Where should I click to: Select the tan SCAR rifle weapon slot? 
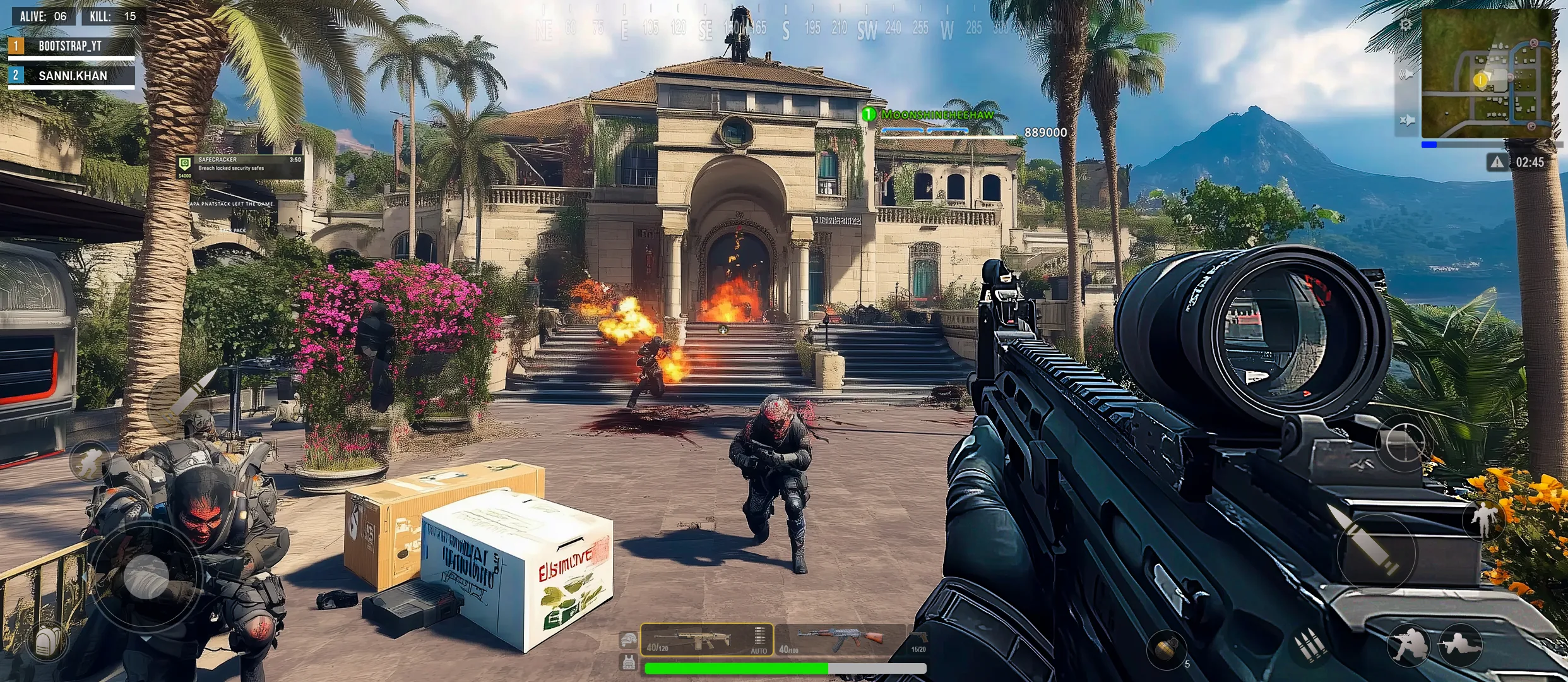[694, 640]
